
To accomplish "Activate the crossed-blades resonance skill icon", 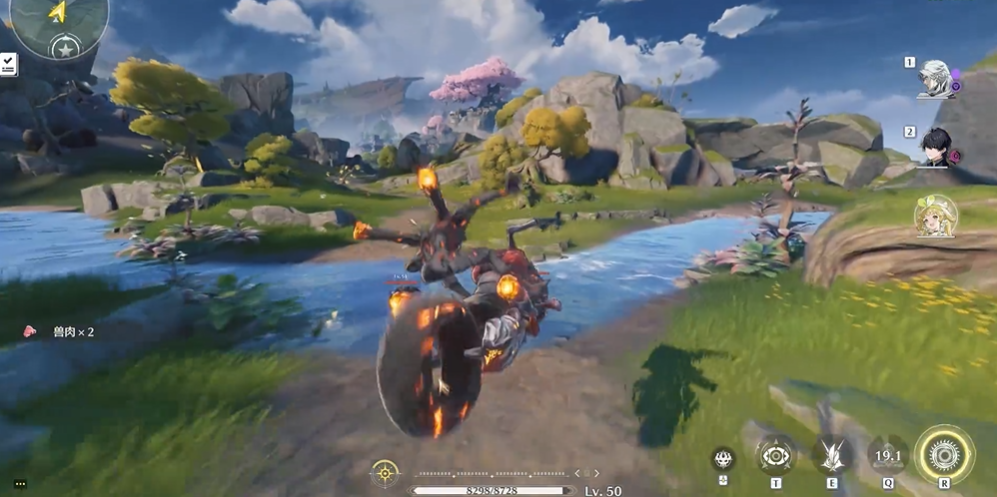I will tap(831, 455).
